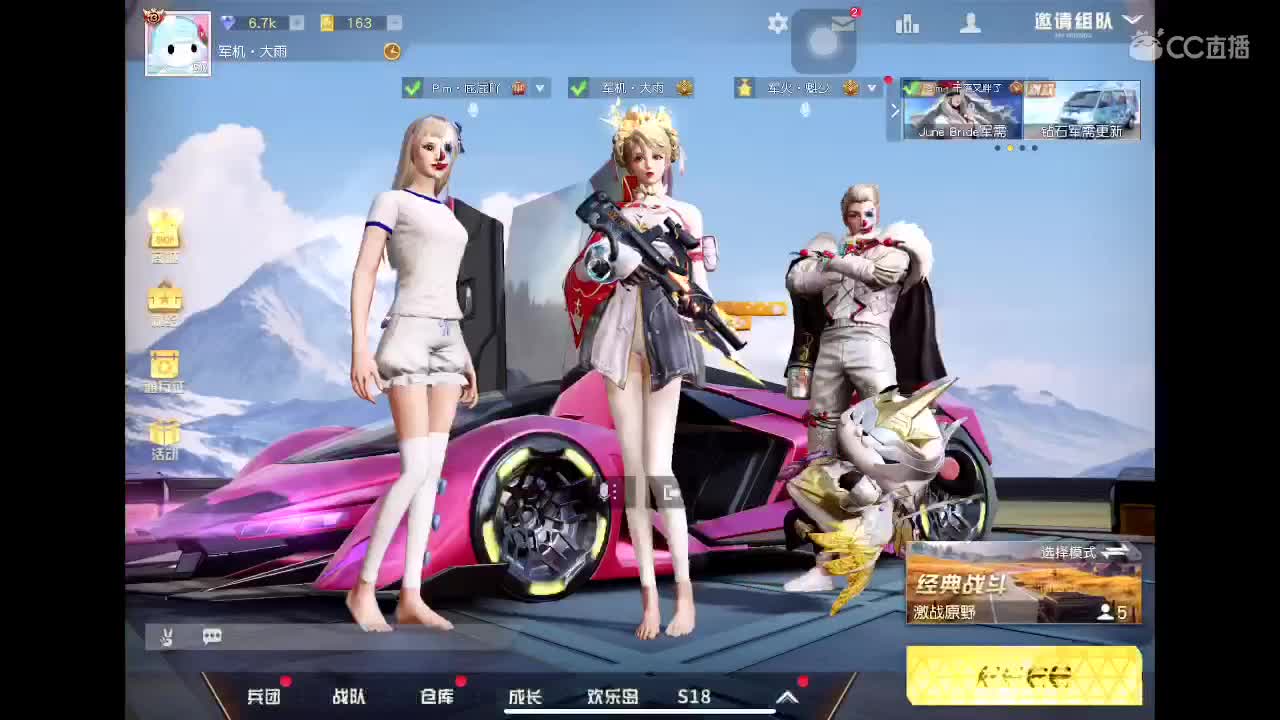The height and width of the screenshot is (720, 1280).
Task: Open the dropdown arrow beside 军火·魁必
Action: pyautogui.click(x=871, y=88)
